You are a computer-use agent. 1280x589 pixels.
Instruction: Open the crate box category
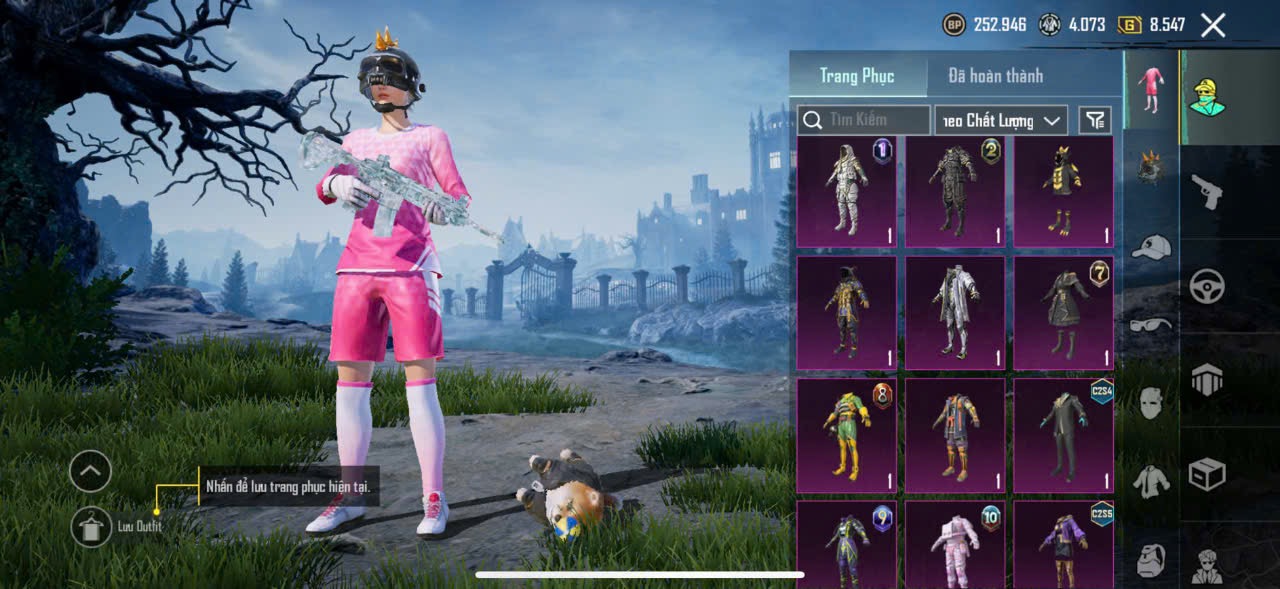pos(1207,473)
